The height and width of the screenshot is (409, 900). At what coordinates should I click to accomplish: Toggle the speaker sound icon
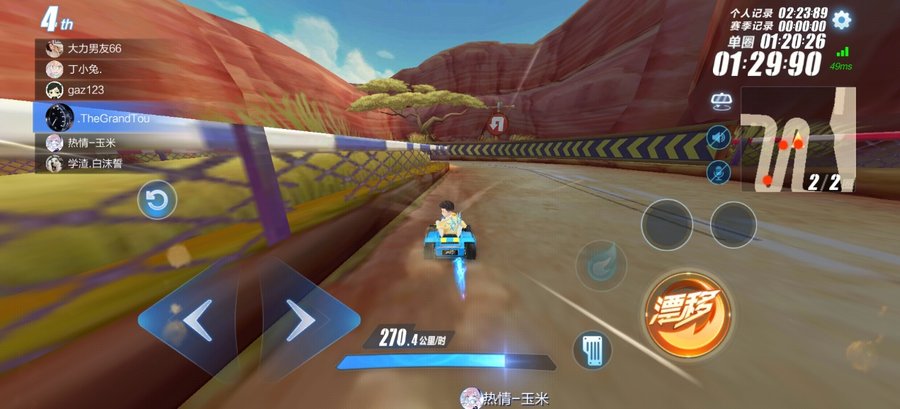[x=717, y=137]
